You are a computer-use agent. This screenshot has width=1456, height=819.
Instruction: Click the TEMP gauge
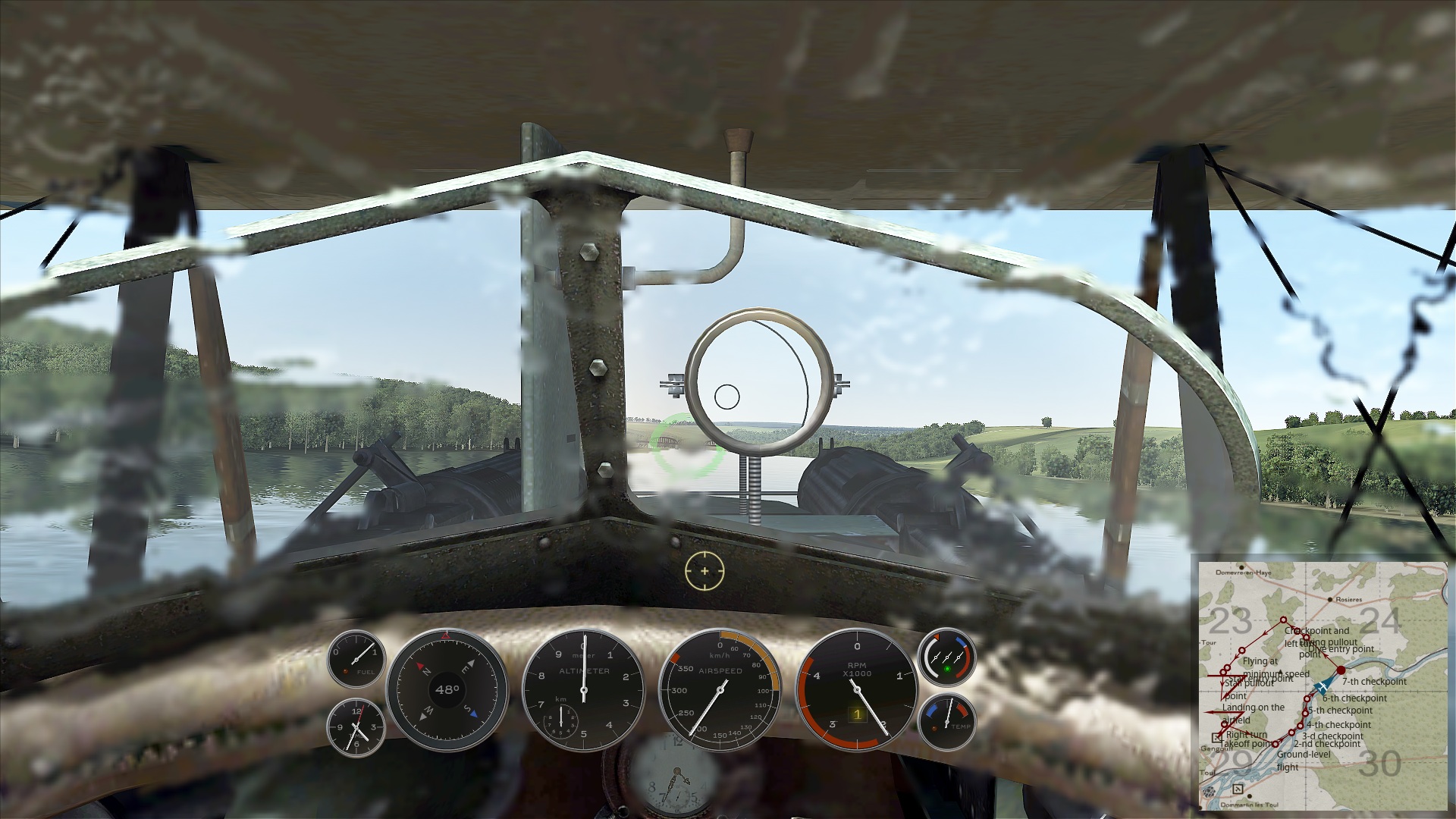(x=949, y=722)
